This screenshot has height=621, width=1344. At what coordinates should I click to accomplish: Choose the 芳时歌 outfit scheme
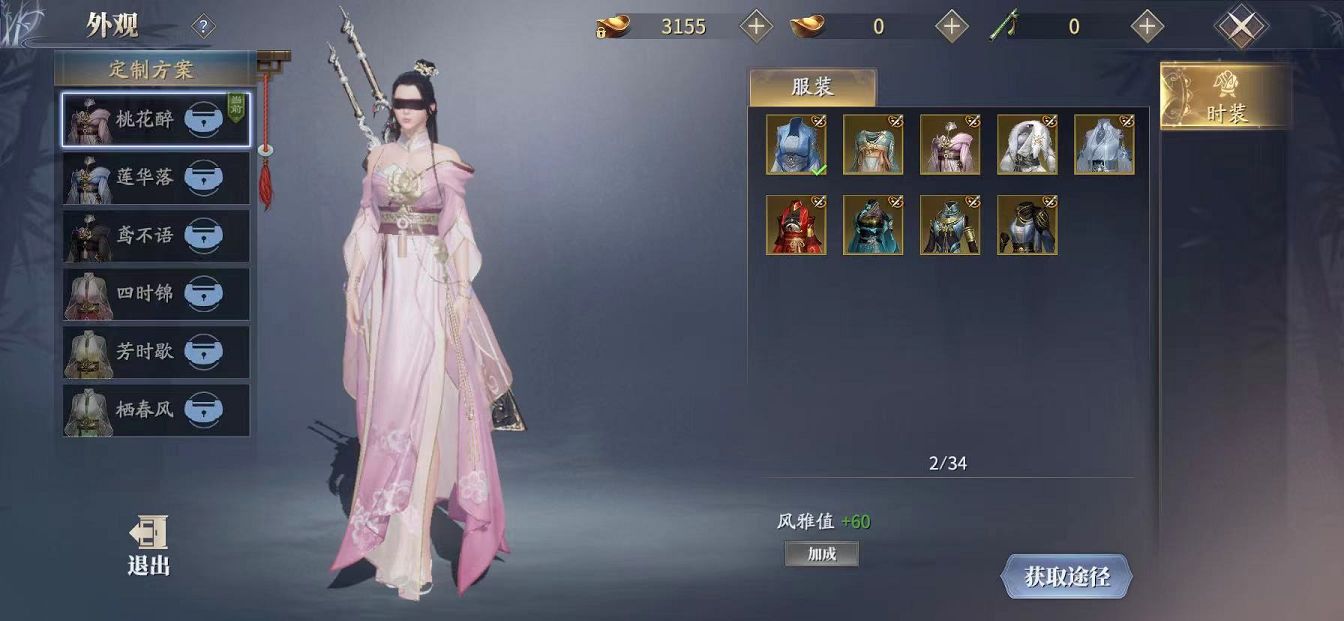tap(145, 352)
